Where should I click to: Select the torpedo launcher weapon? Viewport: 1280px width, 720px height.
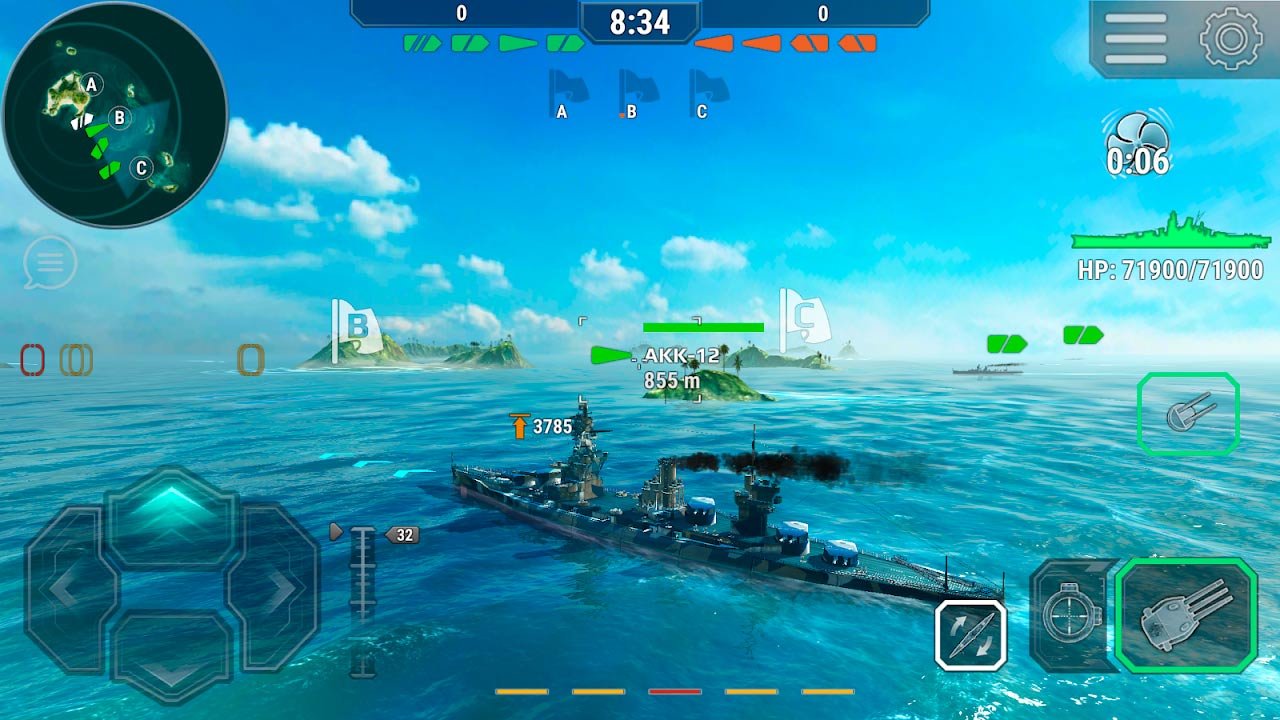point(1188,413)
